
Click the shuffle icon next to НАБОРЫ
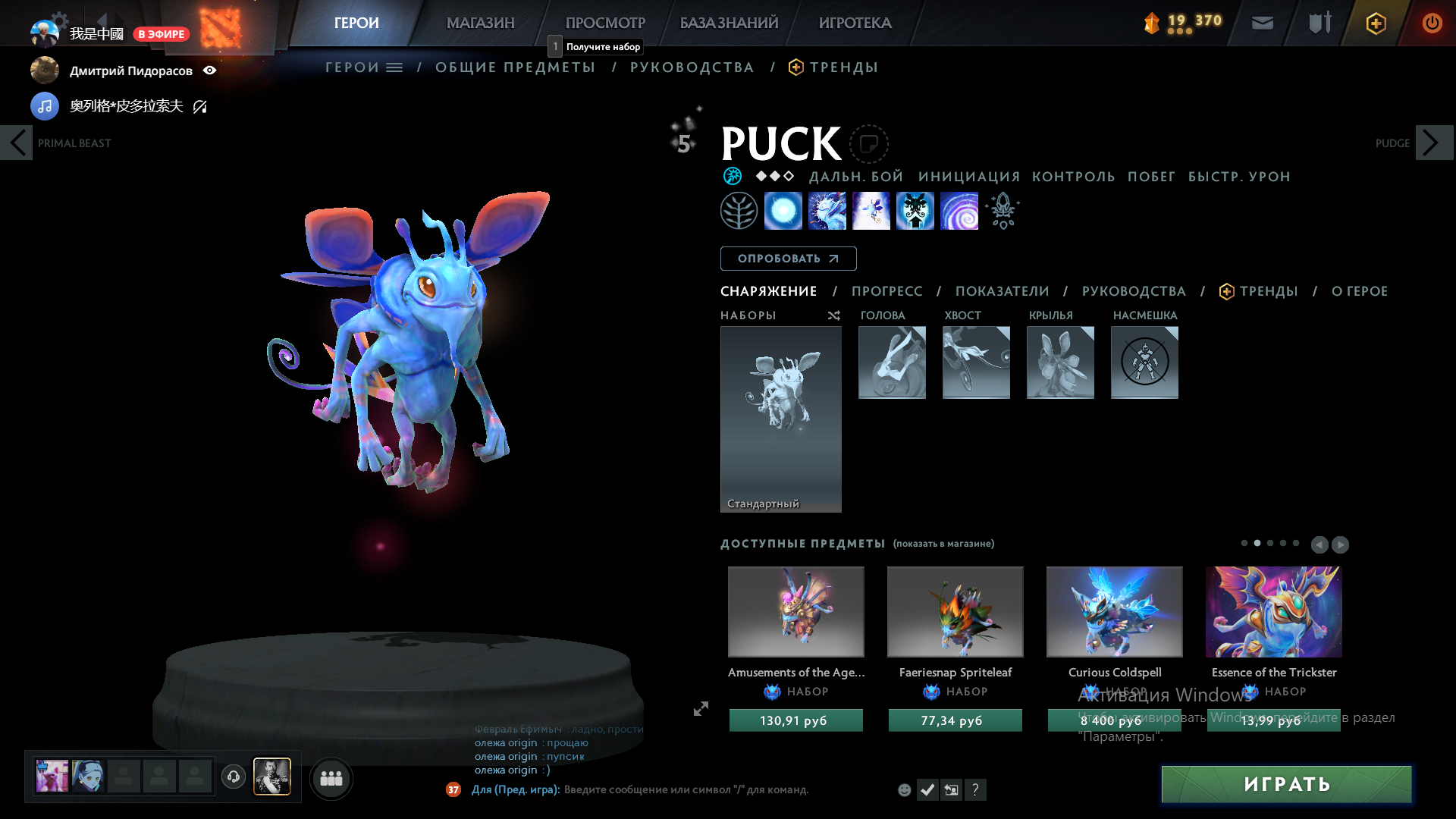tap(833, 315)
